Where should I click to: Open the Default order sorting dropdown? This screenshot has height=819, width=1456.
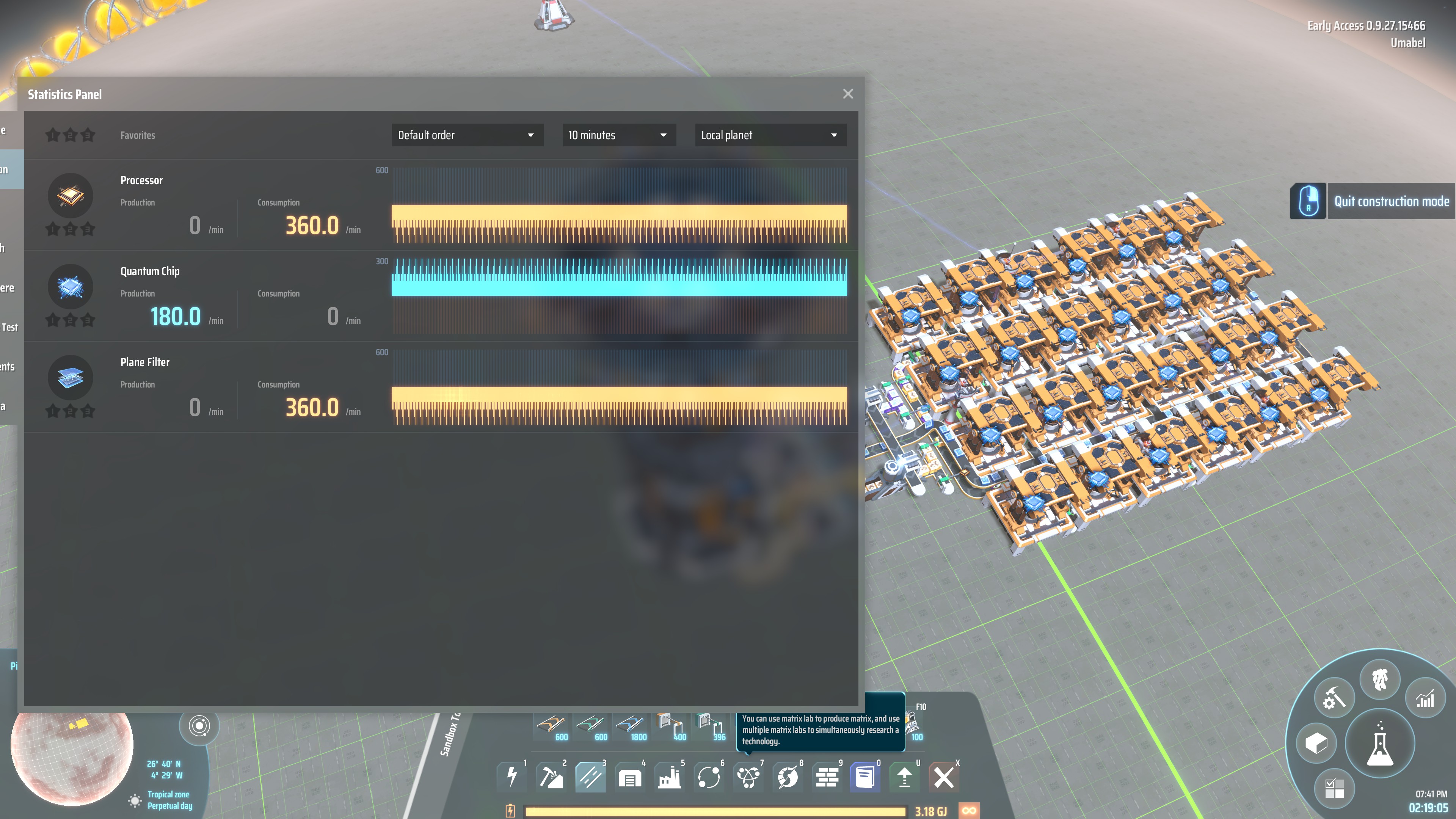(467, 135)
